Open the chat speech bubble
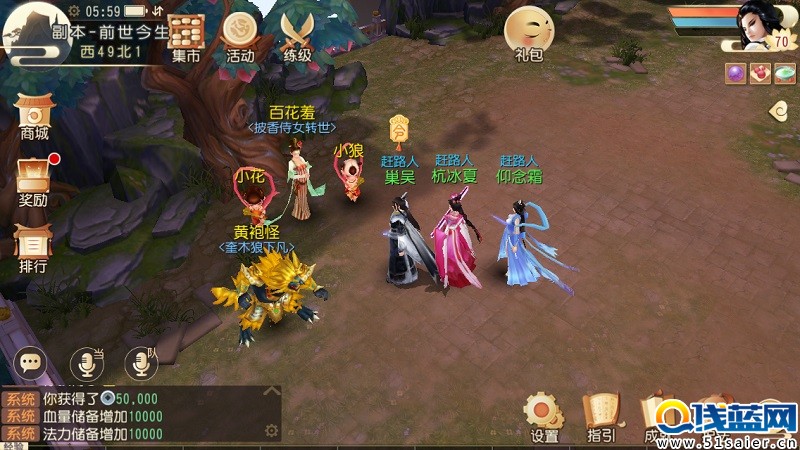This screenshot has width=800, height=450. click(x=31, y=363)
